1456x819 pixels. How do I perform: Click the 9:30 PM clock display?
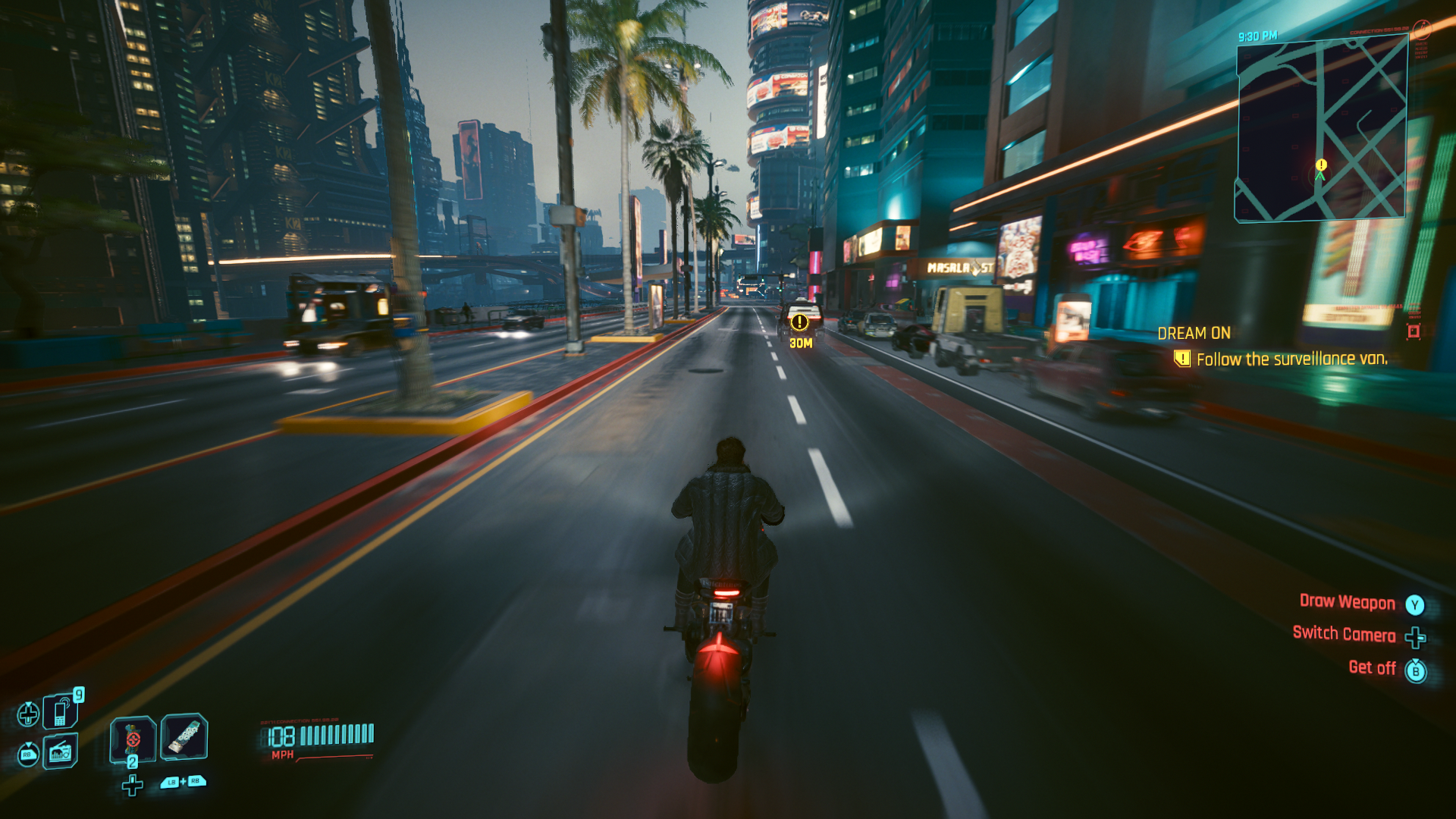coord(1259,35)
